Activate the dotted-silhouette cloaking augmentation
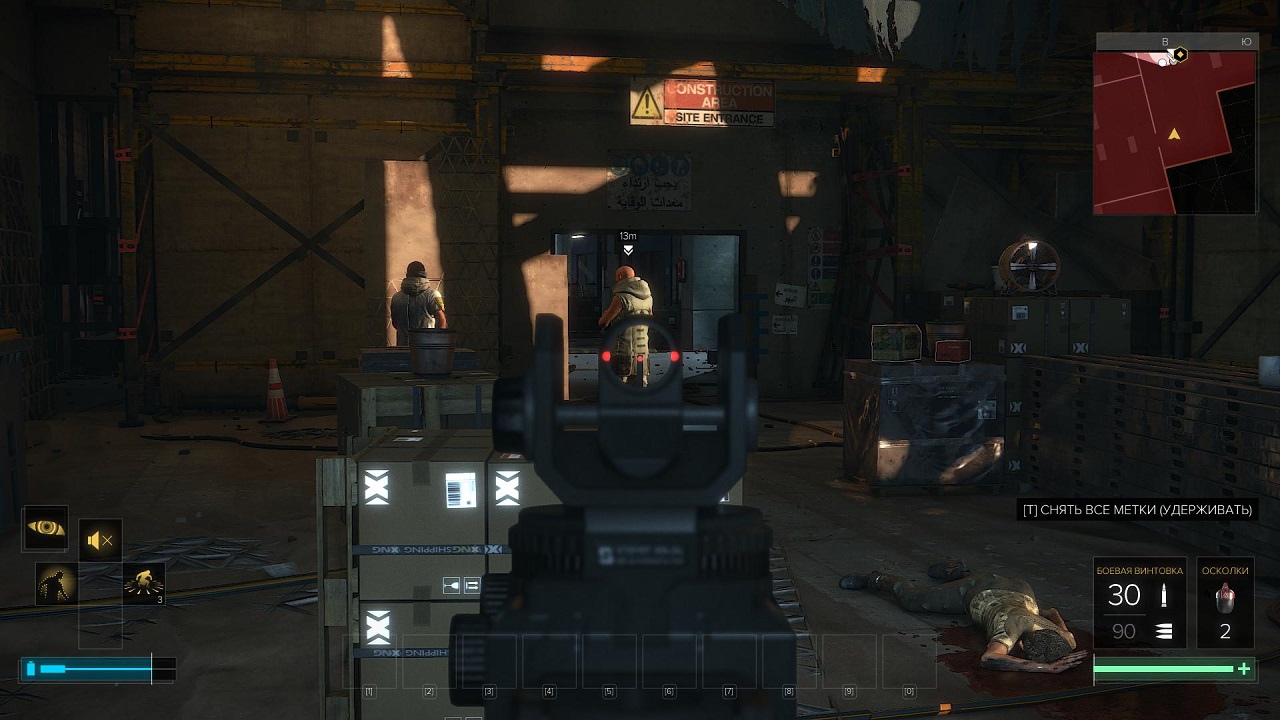The width and height of the screenshot is (1280, 720). point(55,583)
